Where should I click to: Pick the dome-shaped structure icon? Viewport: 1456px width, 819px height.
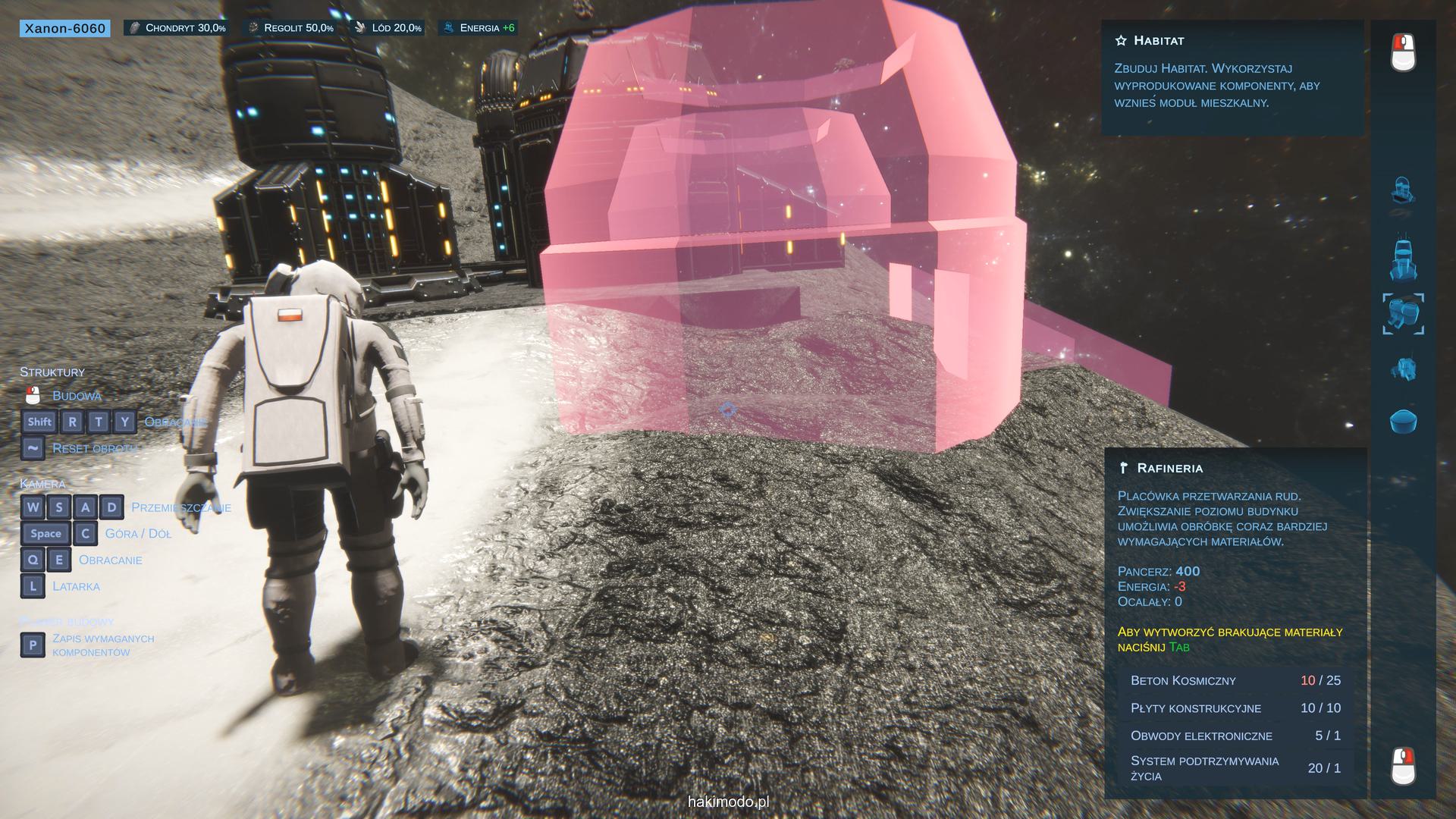(x=1403, y=421)
